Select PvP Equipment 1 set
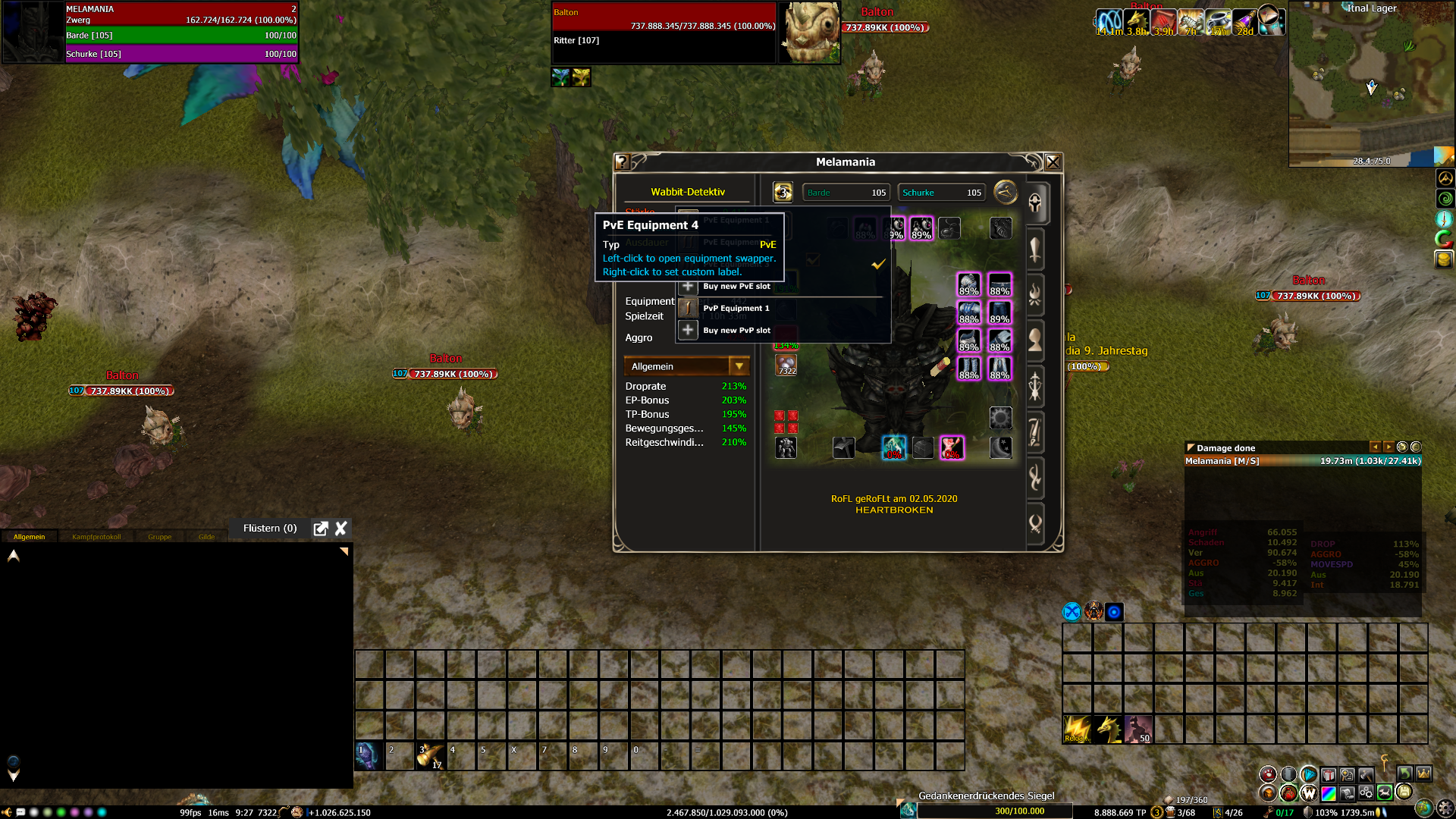The image size is (1456, 819). 735,309
